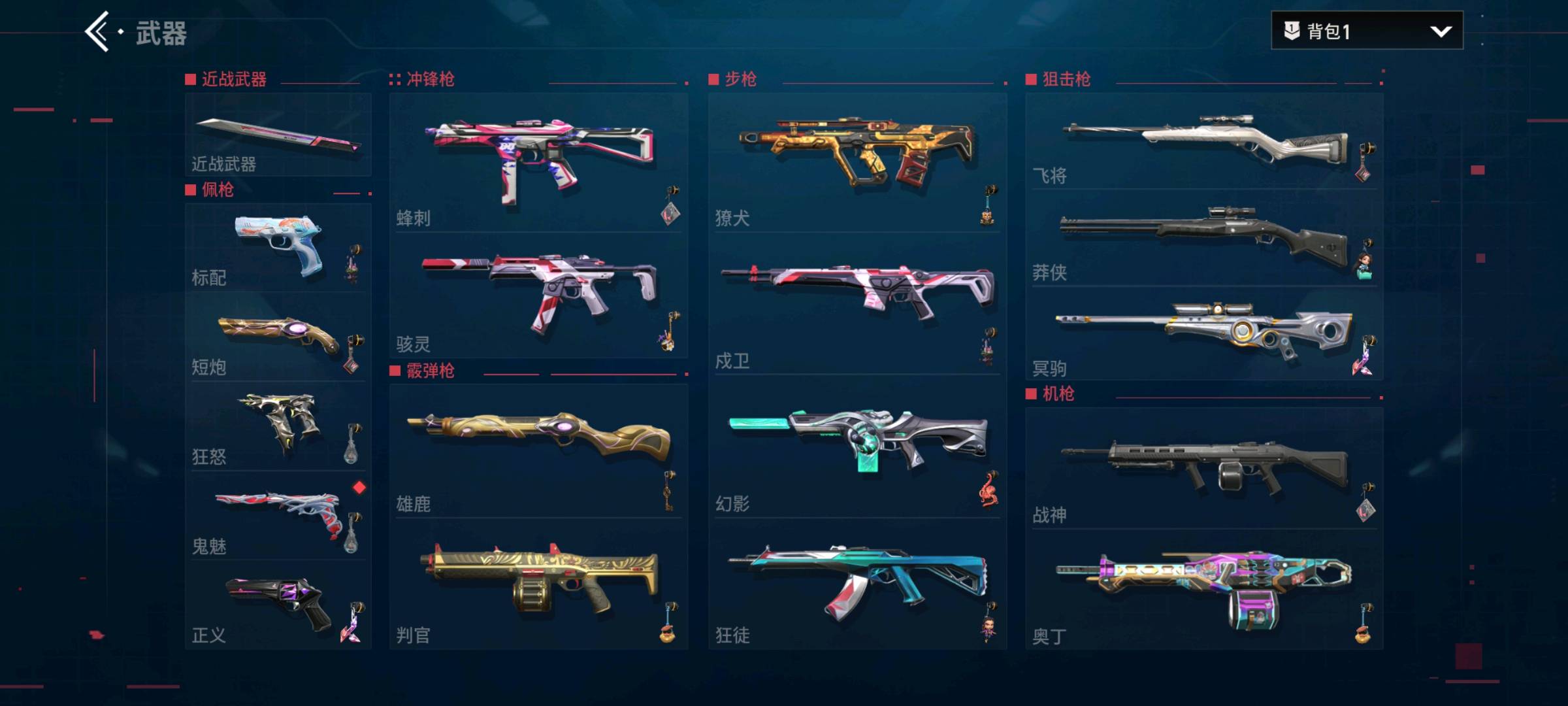This screenshot has width=1568, height=706.
Task: Go back using the arrow button
Action: [98, 31]
